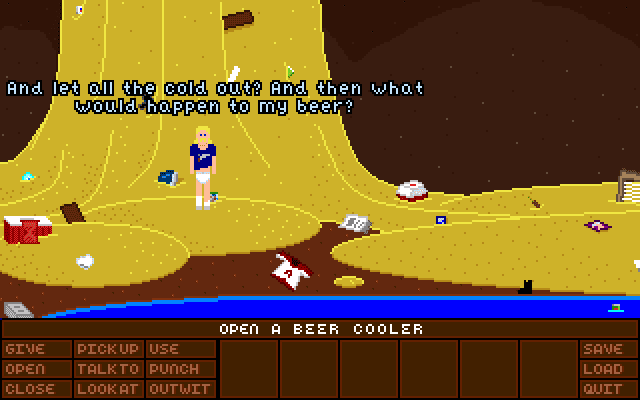Choose the TALKTO verb
Viewport: 640px width, 400px height.
107,369
